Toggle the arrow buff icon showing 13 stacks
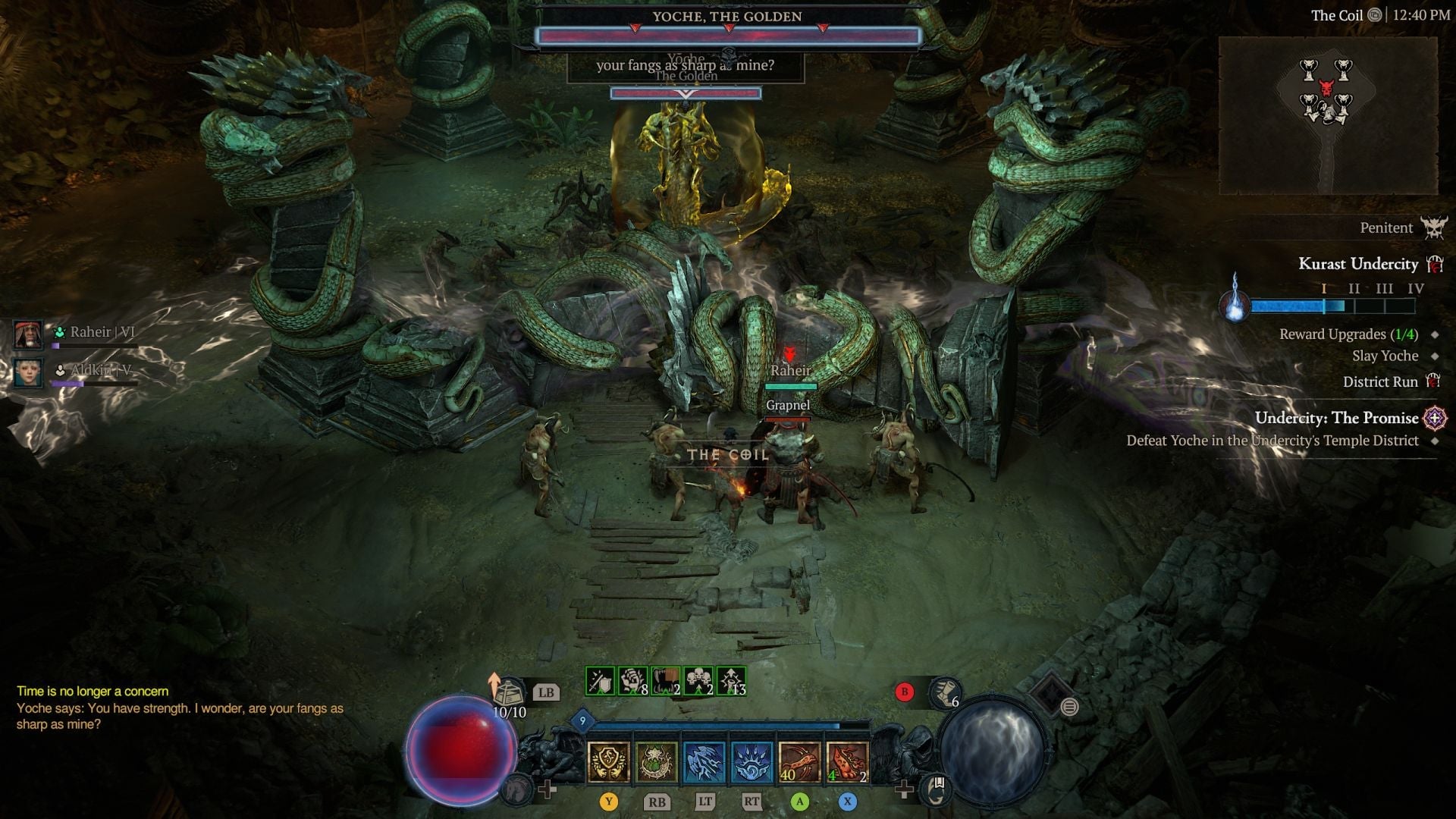Image resolution: width=1456 pixels, height=819 pixels. (730, 680)
